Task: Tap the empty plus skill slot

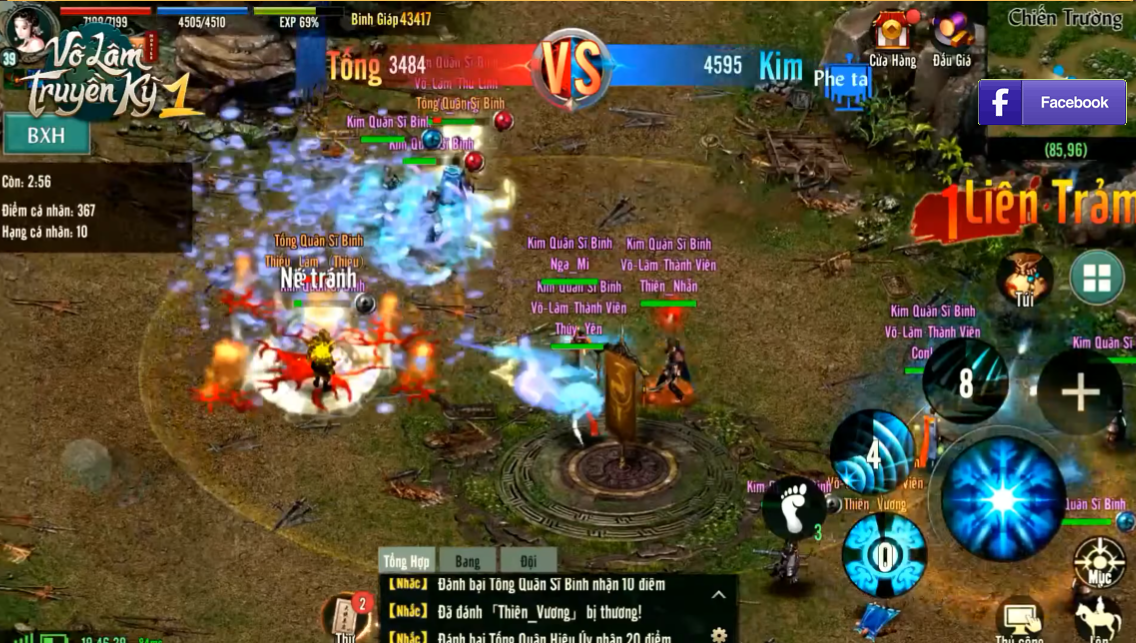Action: [1079, 392]
